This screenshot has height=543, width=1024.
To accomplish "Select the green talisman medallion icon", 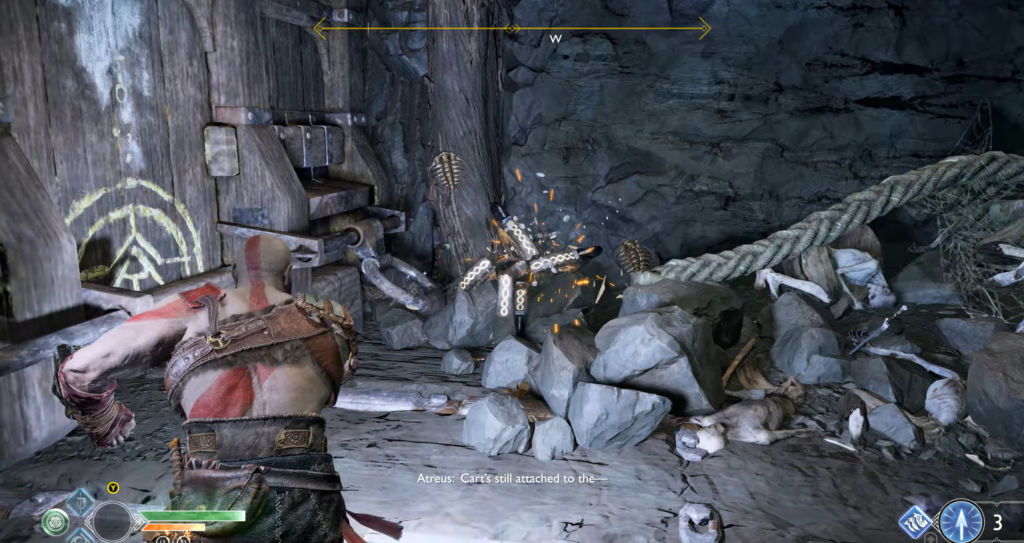I will [x=55, y=521].
